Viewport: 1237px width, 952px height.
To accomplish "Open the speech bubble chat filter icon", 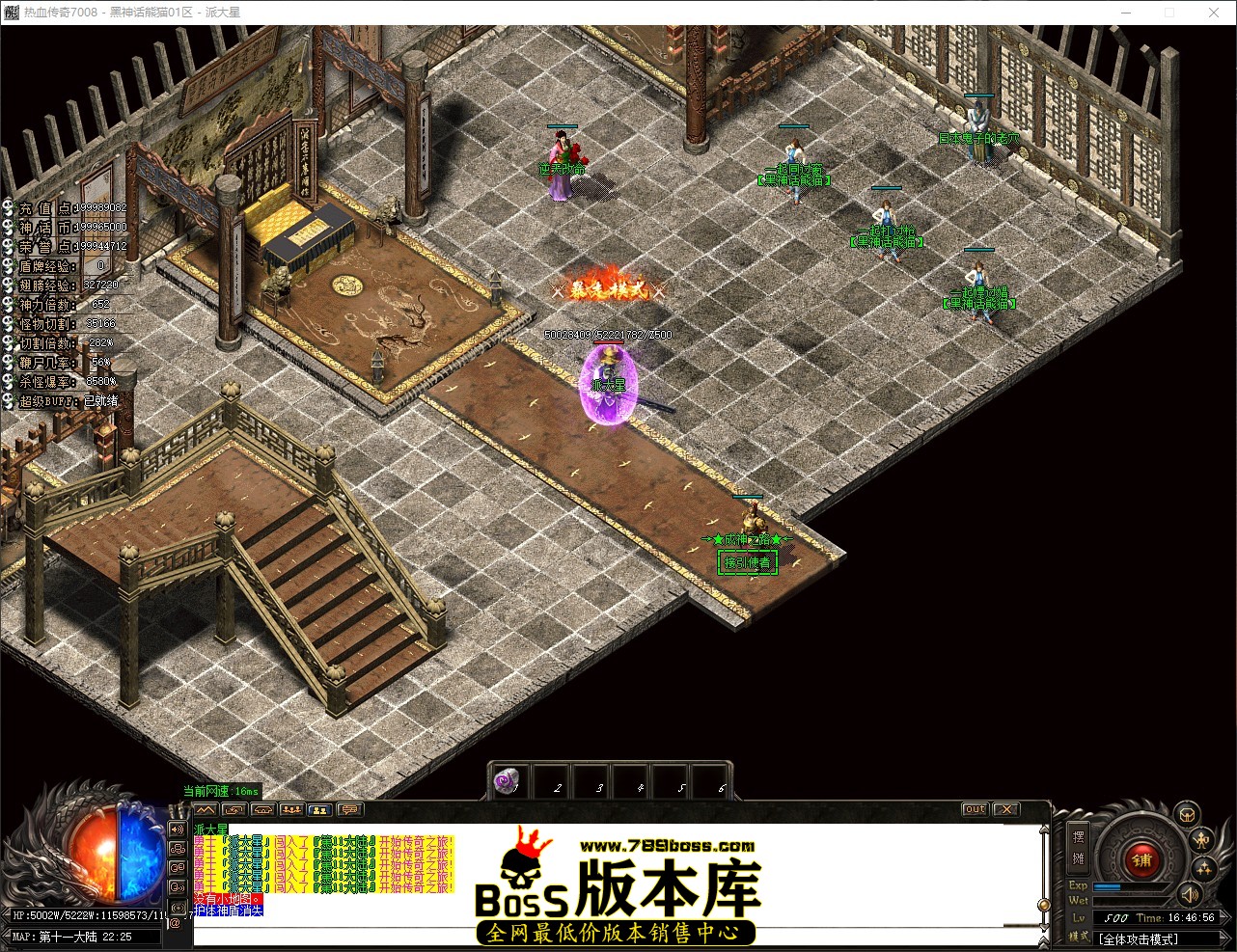I will 350,811.
